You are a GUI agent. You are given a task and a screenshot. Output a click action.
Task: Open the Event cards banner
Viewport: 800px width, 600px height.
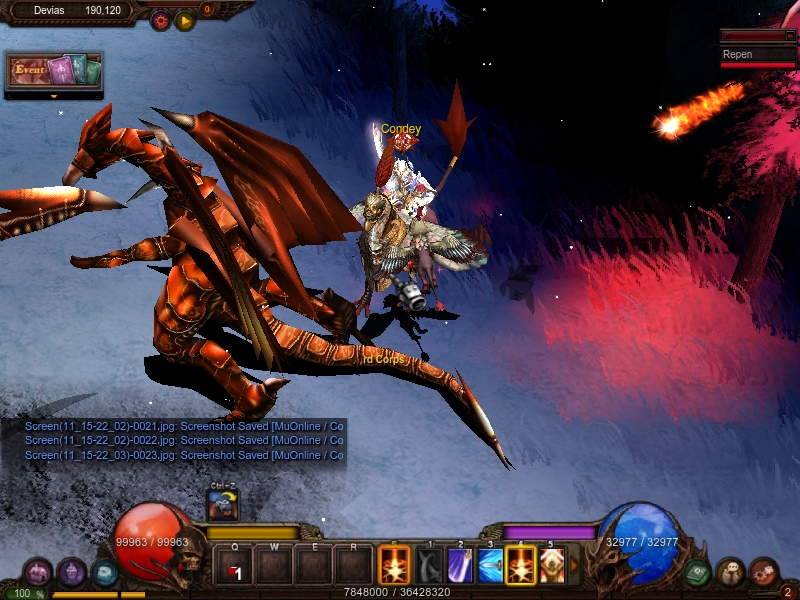(55, 71)
